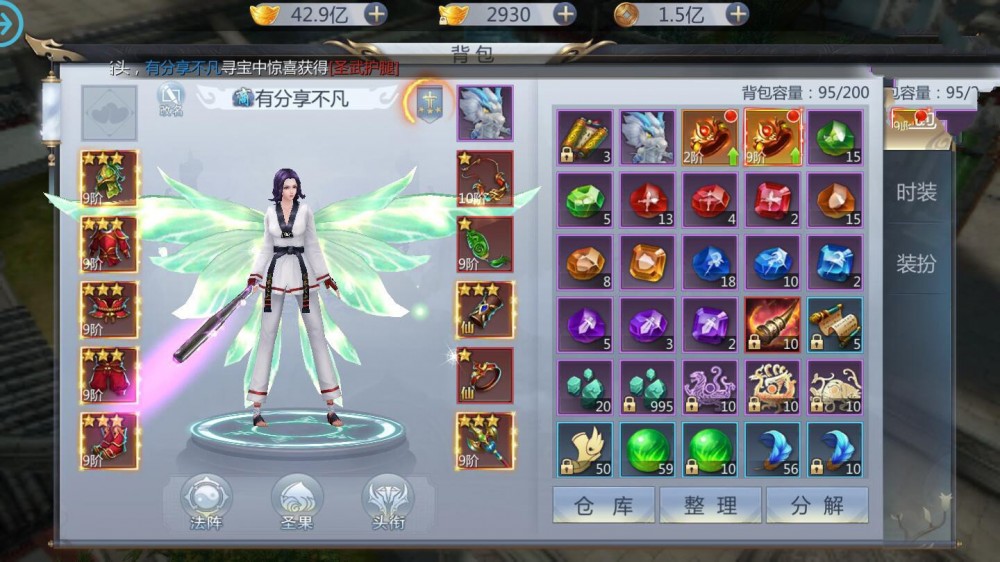Add more gold ingots (42.9亿)
The height and width of the screenshot is (562, 1000).
[376, 14]
